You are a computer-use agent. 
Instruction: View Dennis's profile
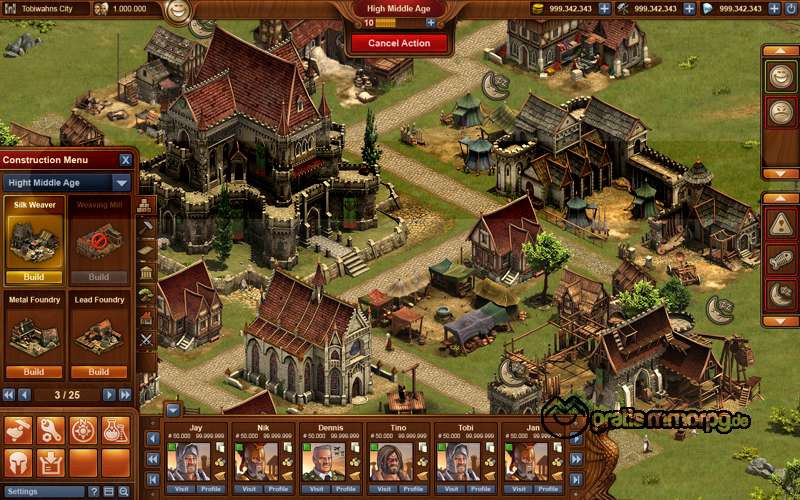345,489
